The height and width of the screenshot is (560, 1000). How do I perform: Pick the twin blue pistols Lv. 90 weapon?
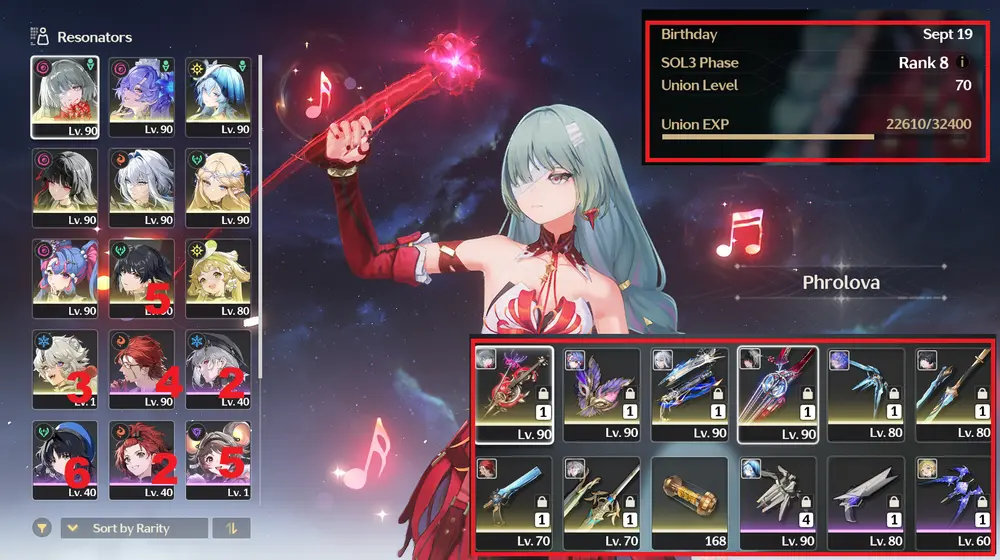click(x=690, y=394)
